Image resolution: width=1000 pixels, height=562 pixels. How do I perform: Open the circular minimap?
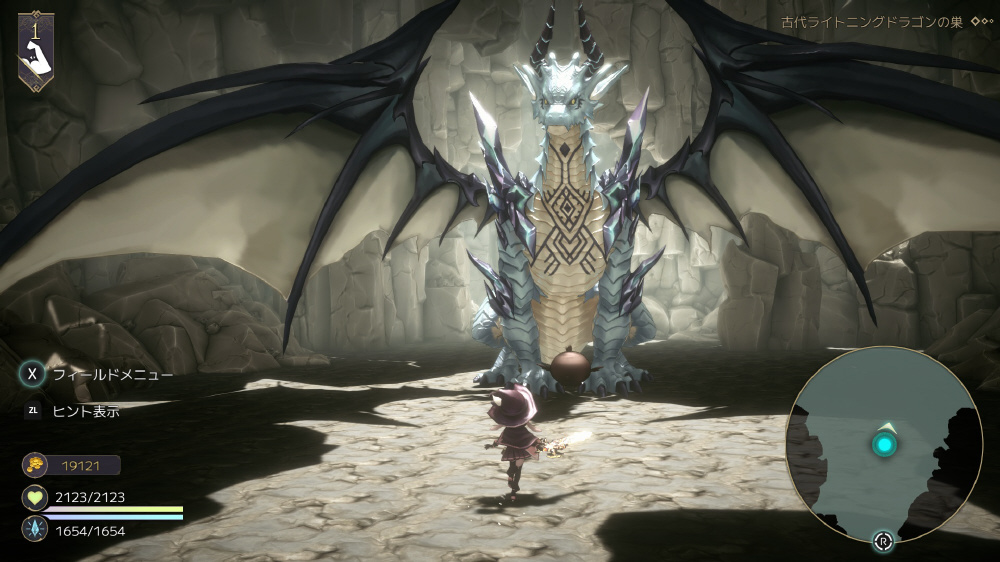(884, 446)
